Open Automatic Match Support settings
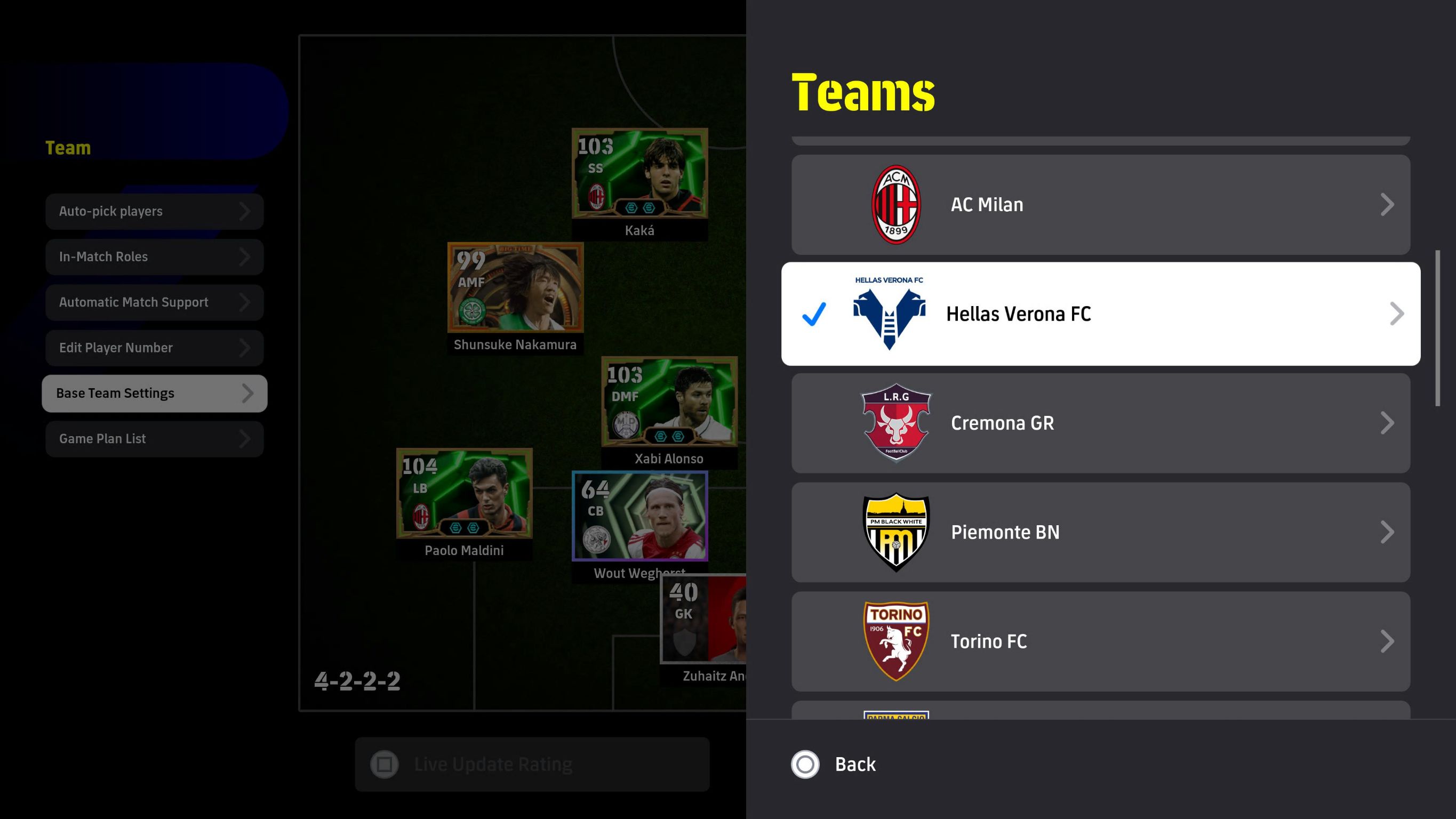Image resolution: width=1456 pixels, height=819 pixels. pyautogui.click(x=154, y=302)
